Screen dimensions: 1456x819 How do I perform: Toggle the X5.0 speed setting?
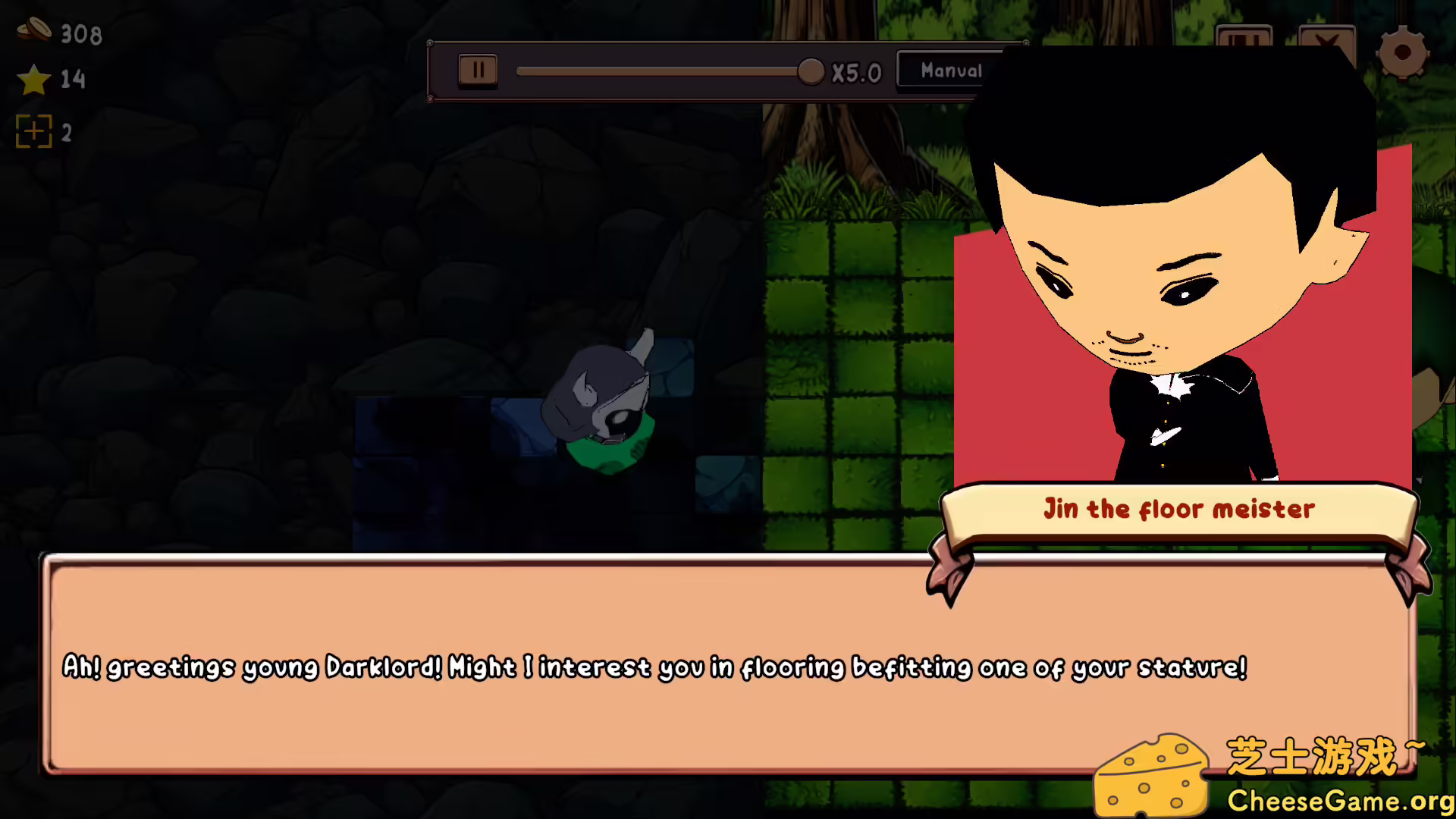858,72
